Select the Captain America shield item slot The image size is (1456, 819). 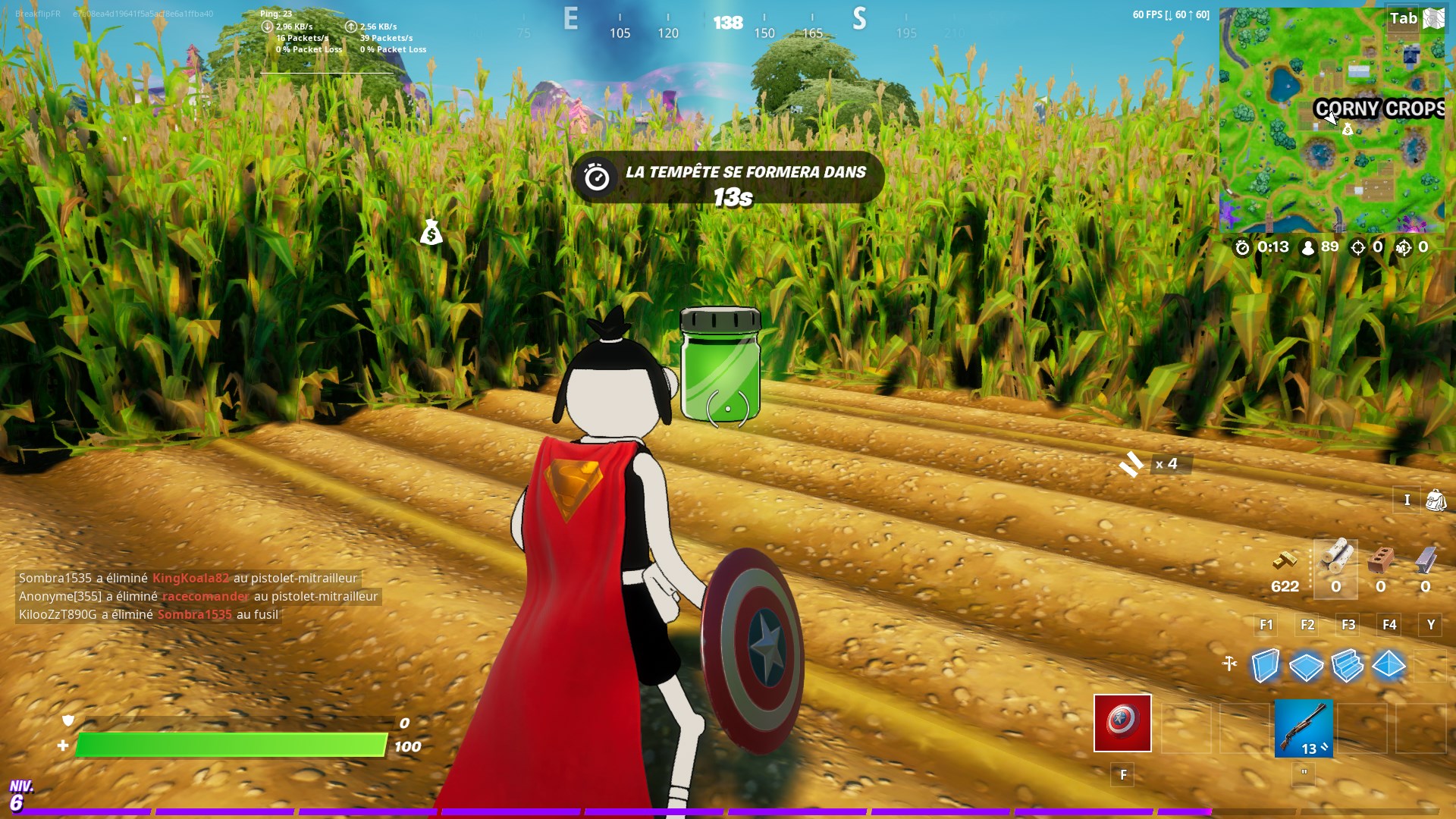(1122, 723)
